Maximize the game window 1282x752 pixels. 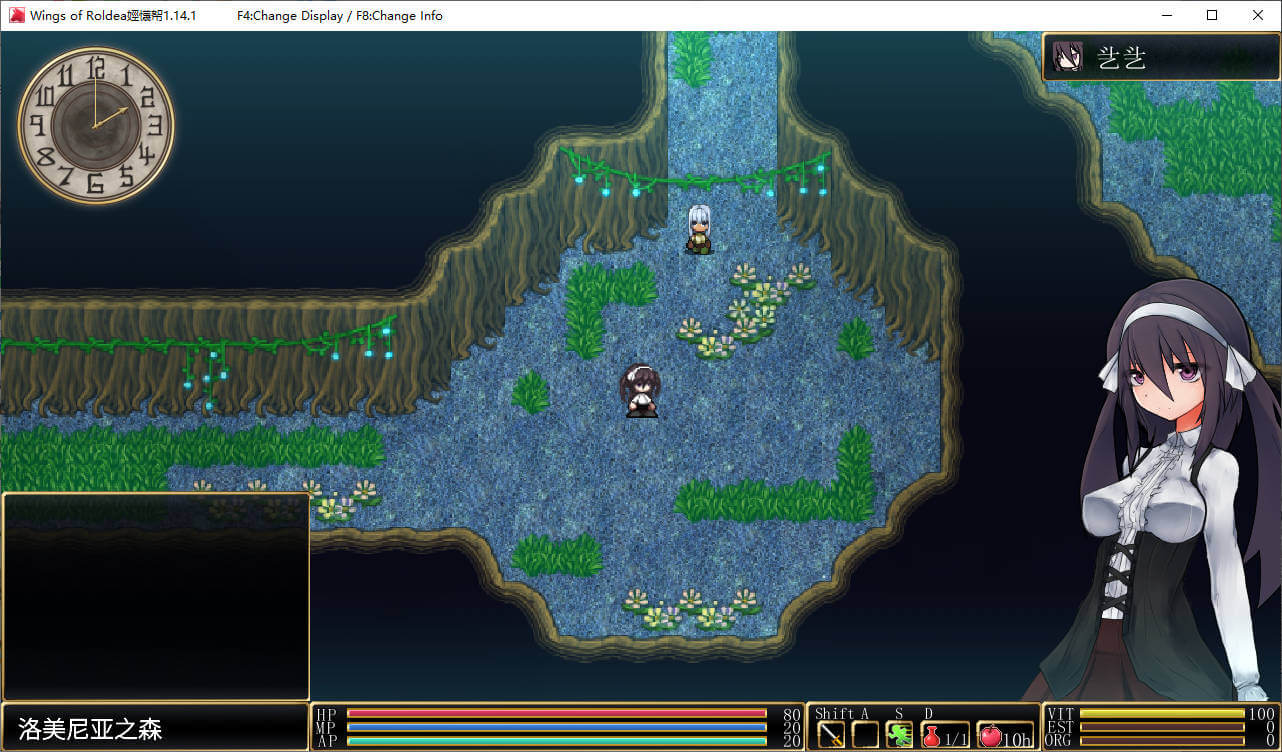pos(1212,15)
